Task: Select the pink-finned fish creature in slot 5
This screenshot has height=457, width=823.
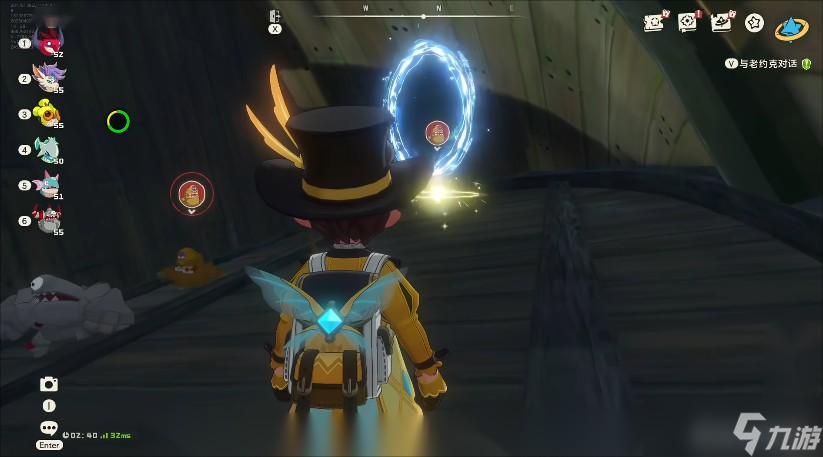Action: 47,184
